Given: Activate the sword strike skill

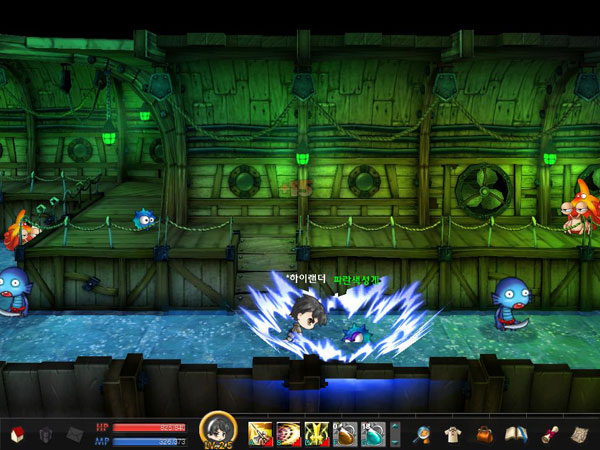Looking at the screenshot, I should [x=260, y=434].
